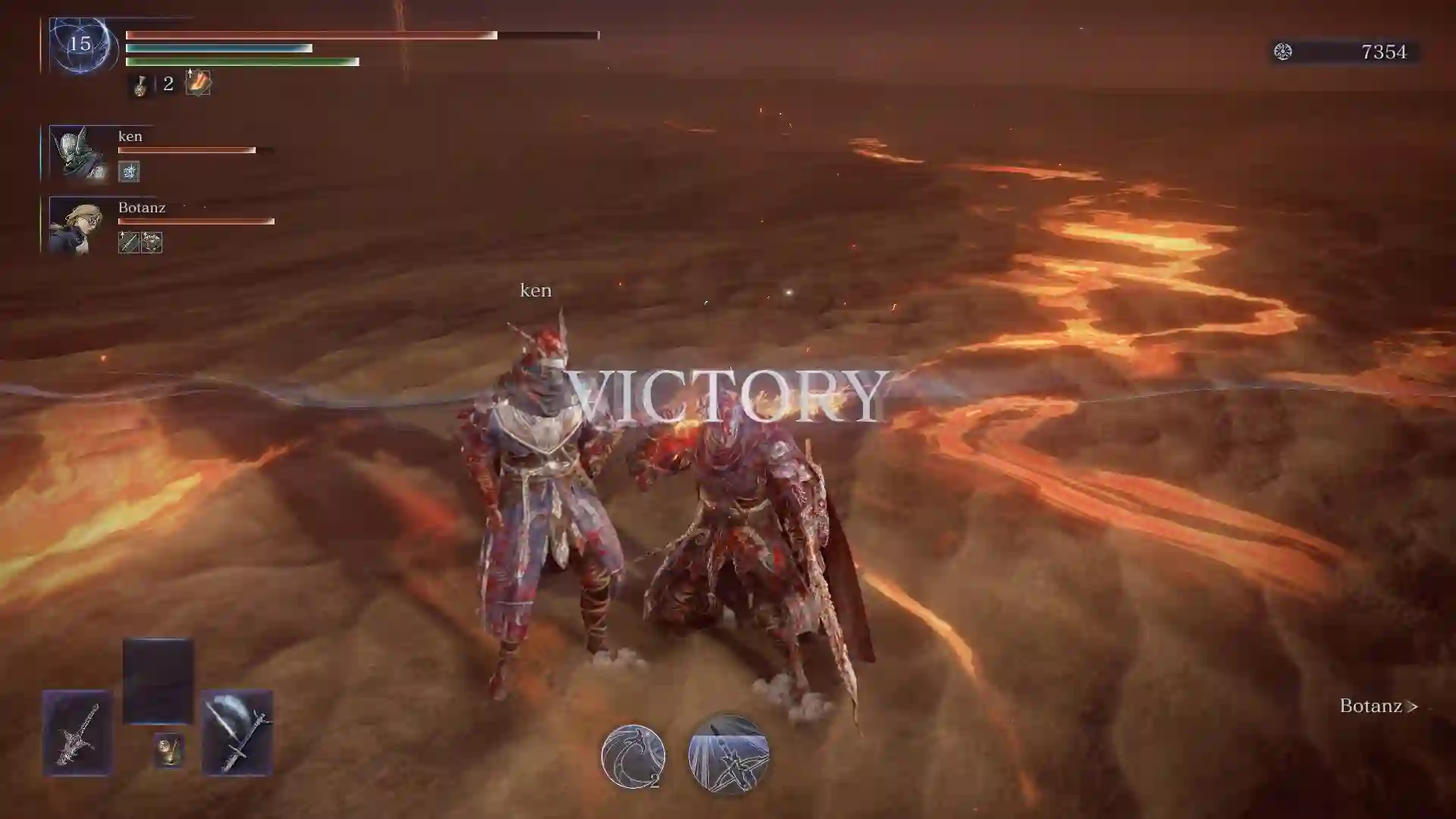This screenshot has height=819, width=1456.
Task: Activate the crescent character skill
Action: coord(633,756)
